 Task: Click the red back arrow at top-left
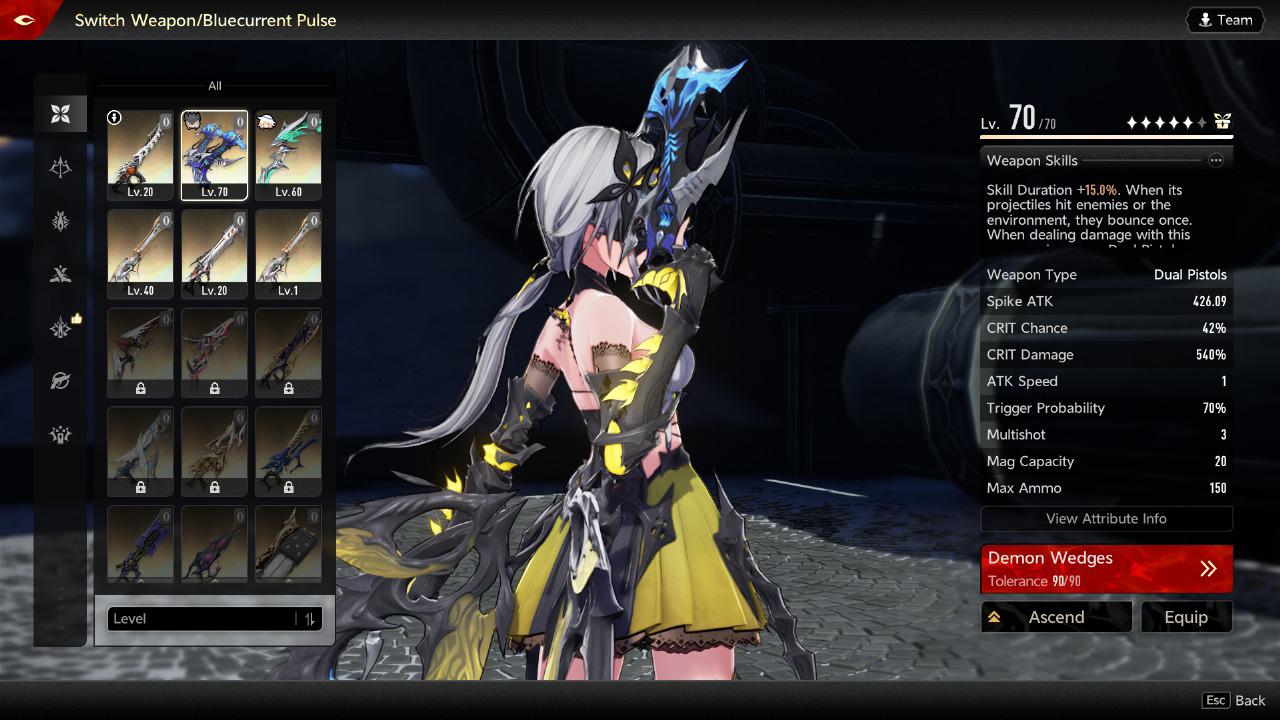point(24,20)
